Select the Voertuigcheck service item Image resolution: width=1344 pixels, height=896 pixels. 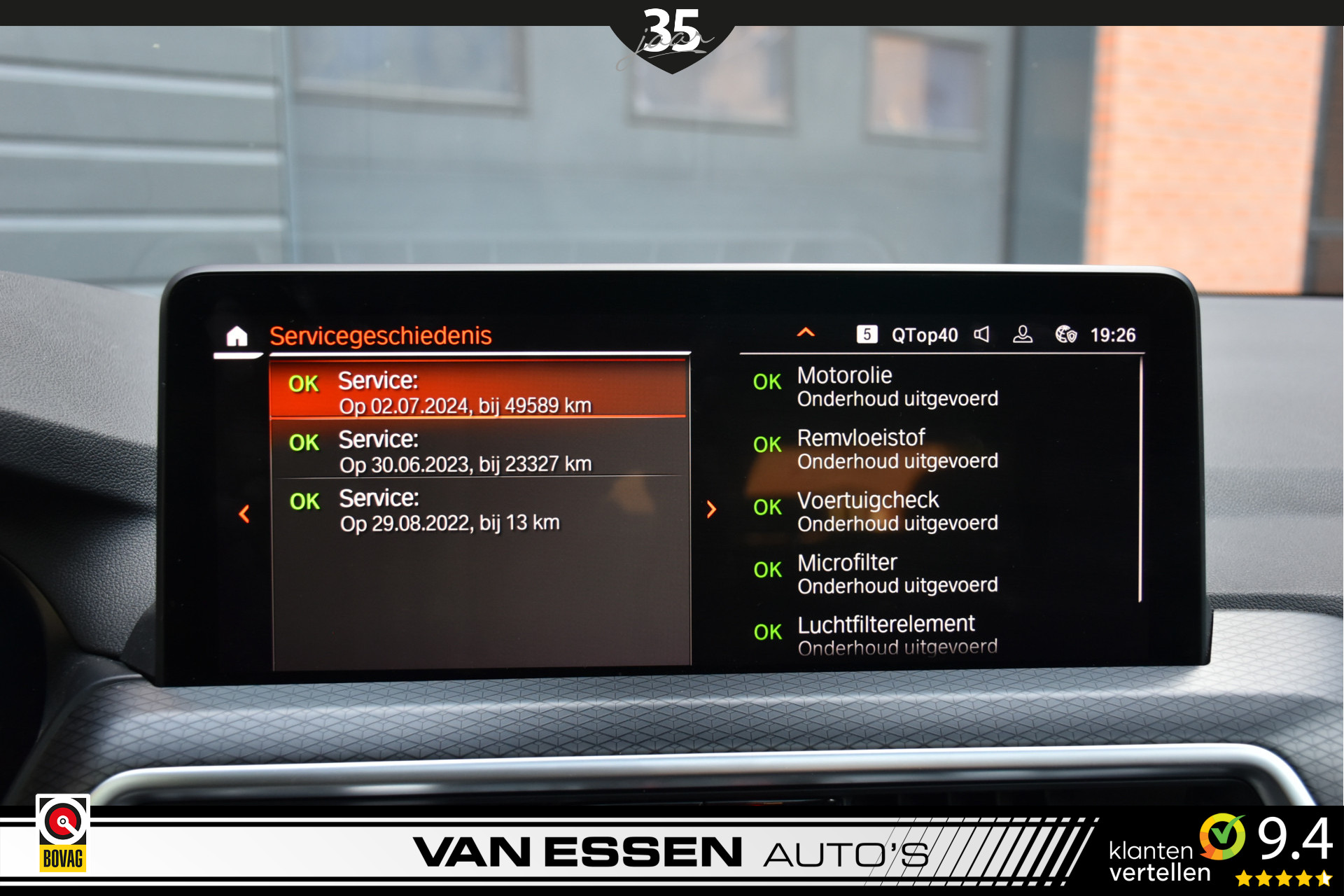pos(896,511)
